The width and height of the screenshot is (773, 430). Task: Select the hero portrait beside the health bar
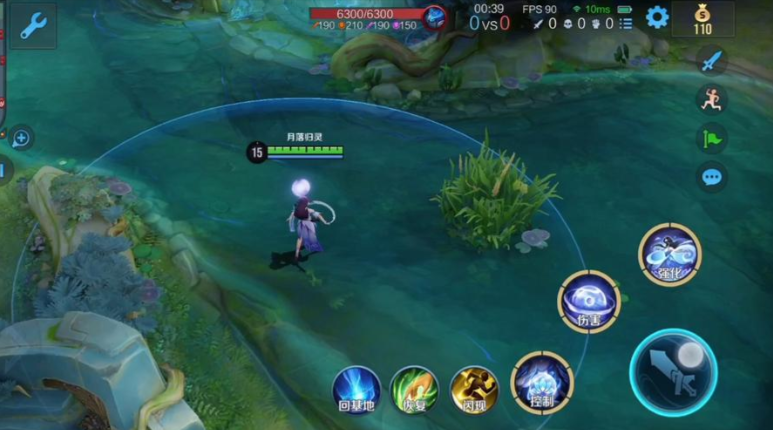point(434,17)
